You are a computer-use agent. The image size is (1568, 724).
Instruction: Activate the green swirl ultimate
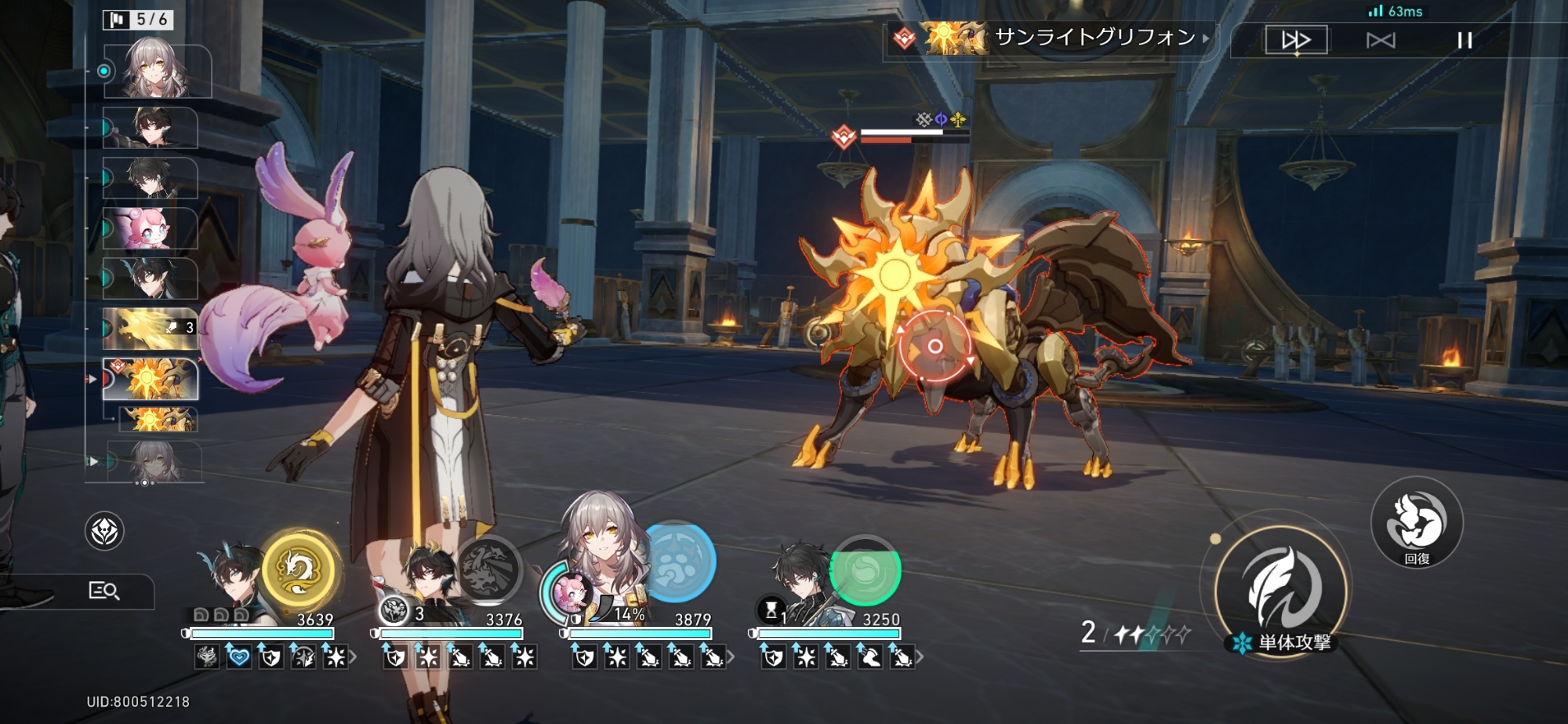point(866,570)
